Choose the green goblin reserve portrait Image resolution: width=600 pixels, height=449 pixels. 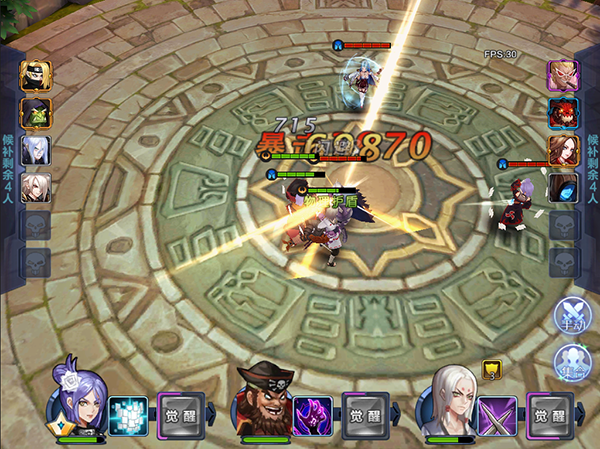click(x=36, y=112)
